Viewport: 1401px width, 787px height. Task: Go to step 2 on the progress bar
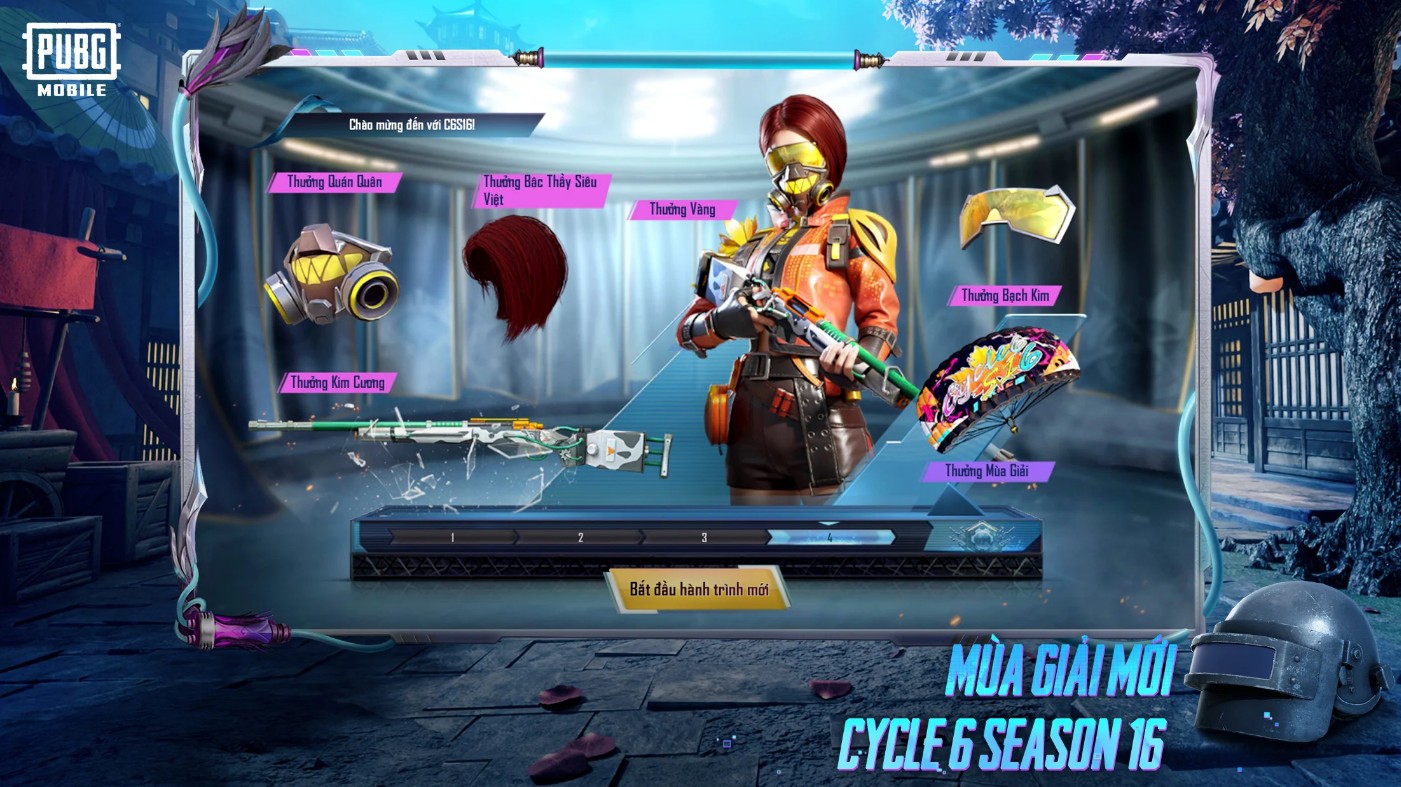580,537
